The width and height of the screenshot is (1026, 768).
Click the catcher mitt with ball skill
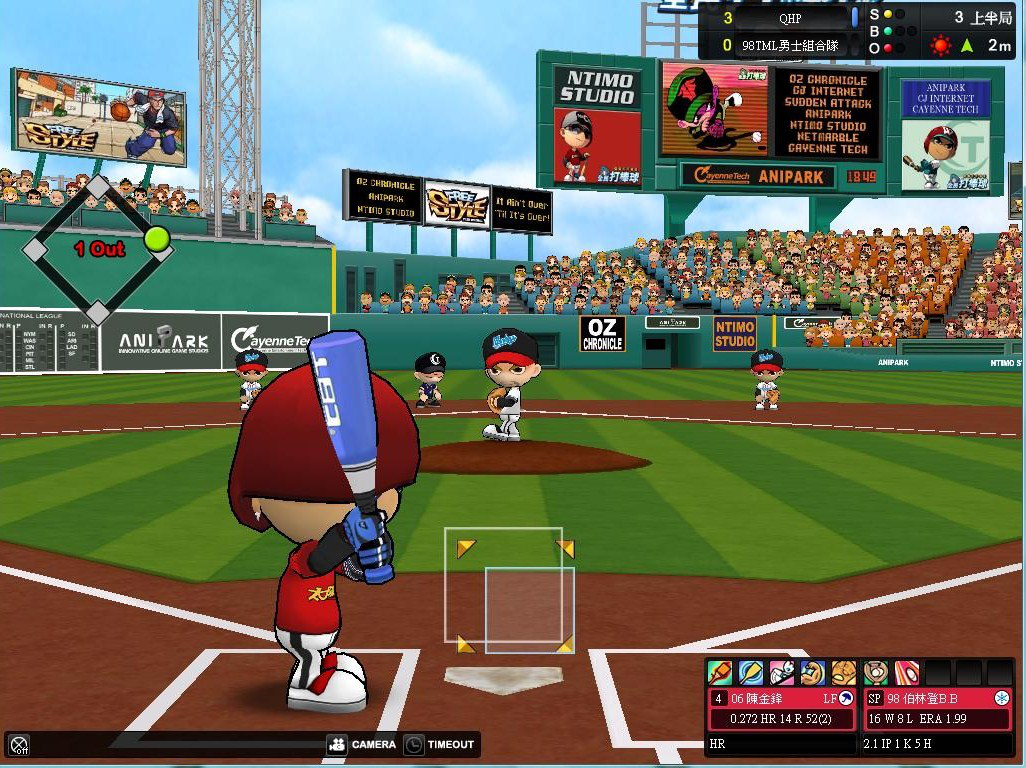pyautogui.click(x=875, y=672)
